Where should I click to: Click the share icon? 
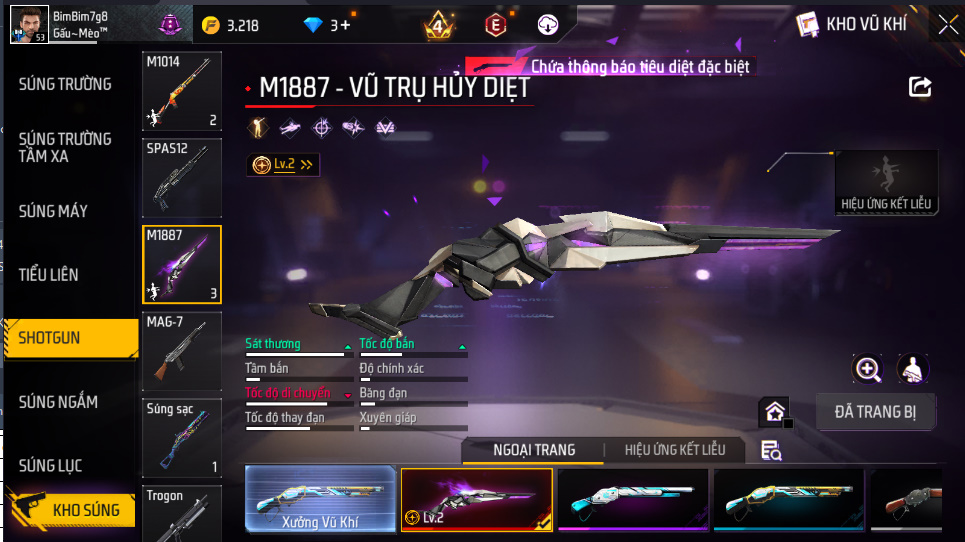920,87
